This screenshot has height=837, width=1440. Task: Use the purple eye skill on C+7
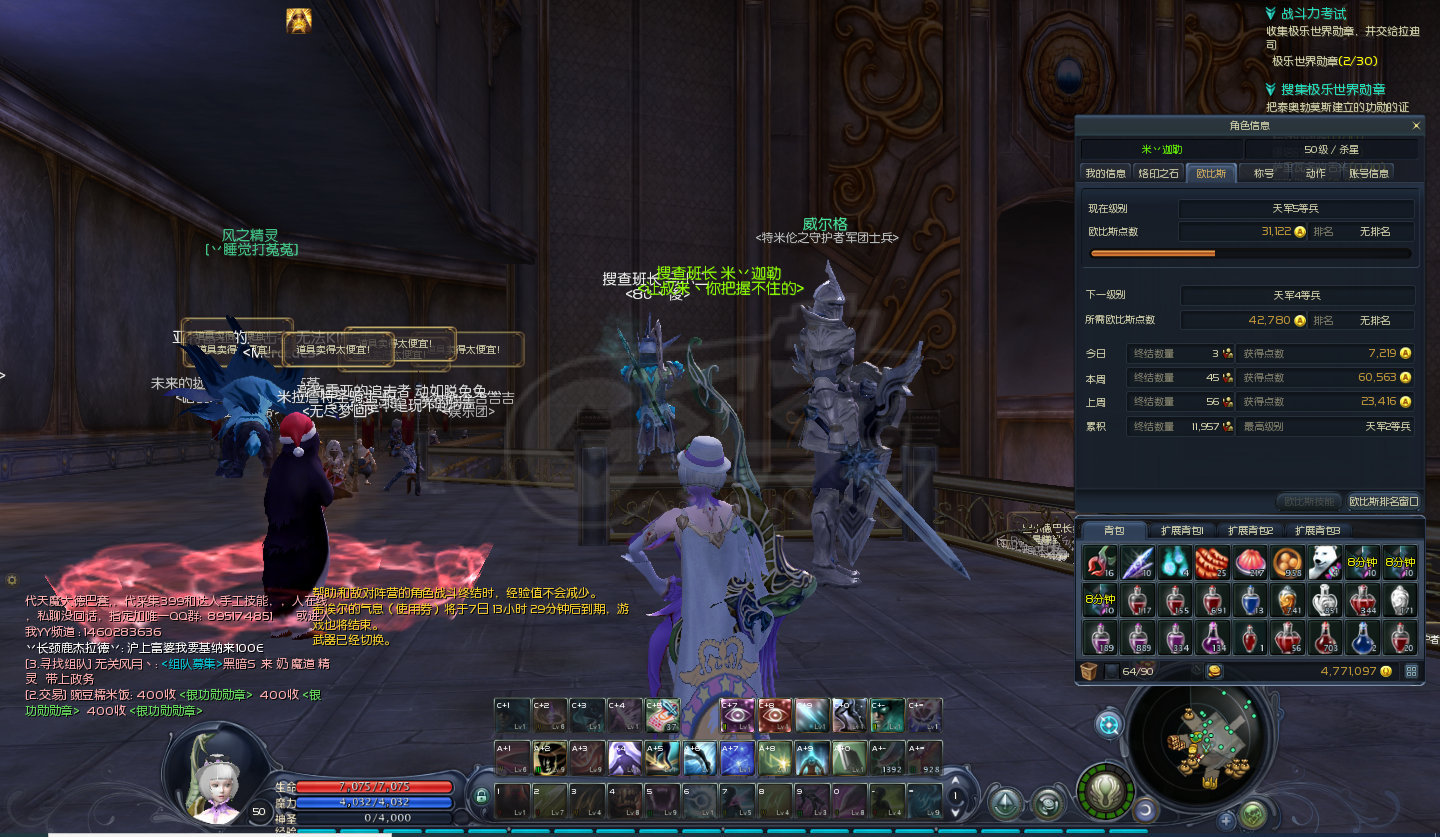[x=737, y=715]
